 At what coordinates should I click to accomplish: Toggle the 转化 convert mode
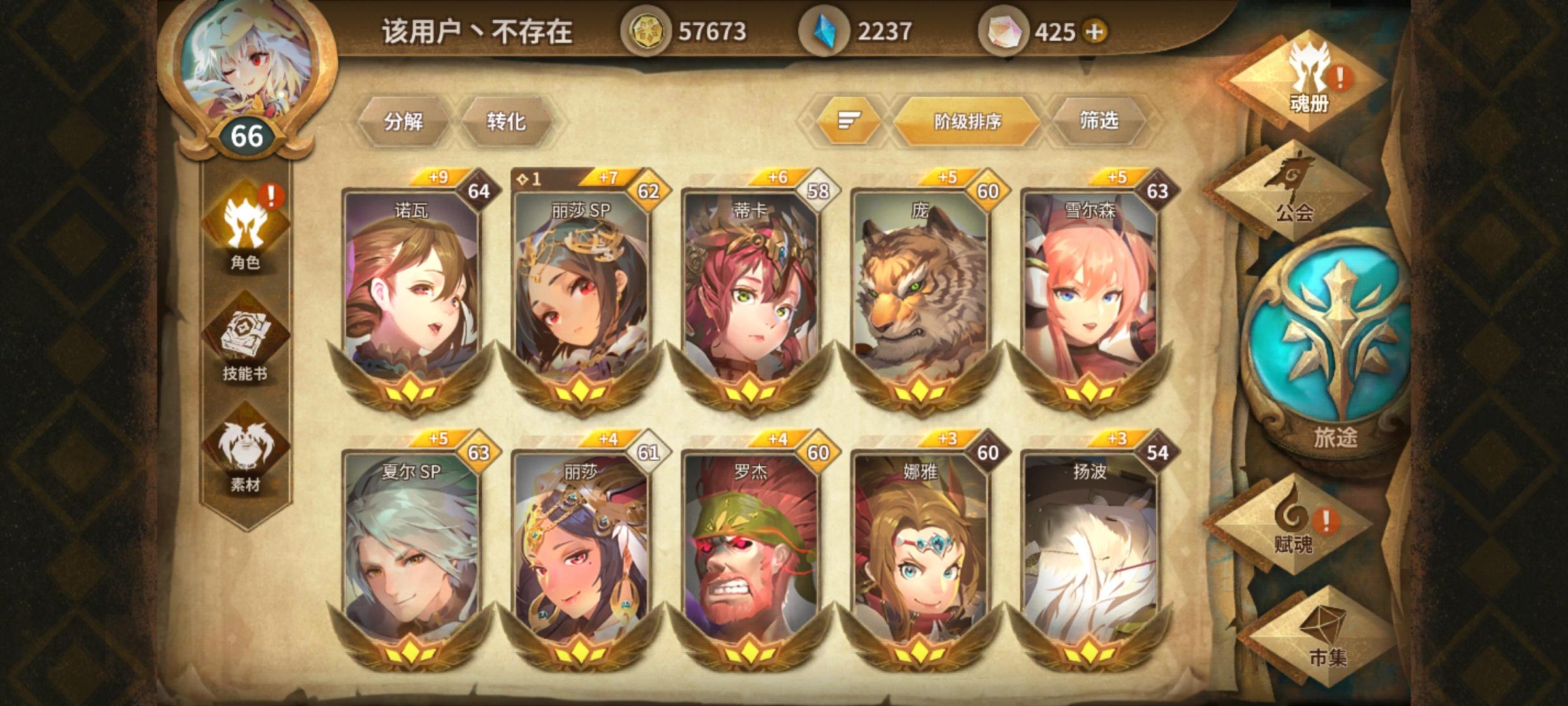(x=504, y=121)
